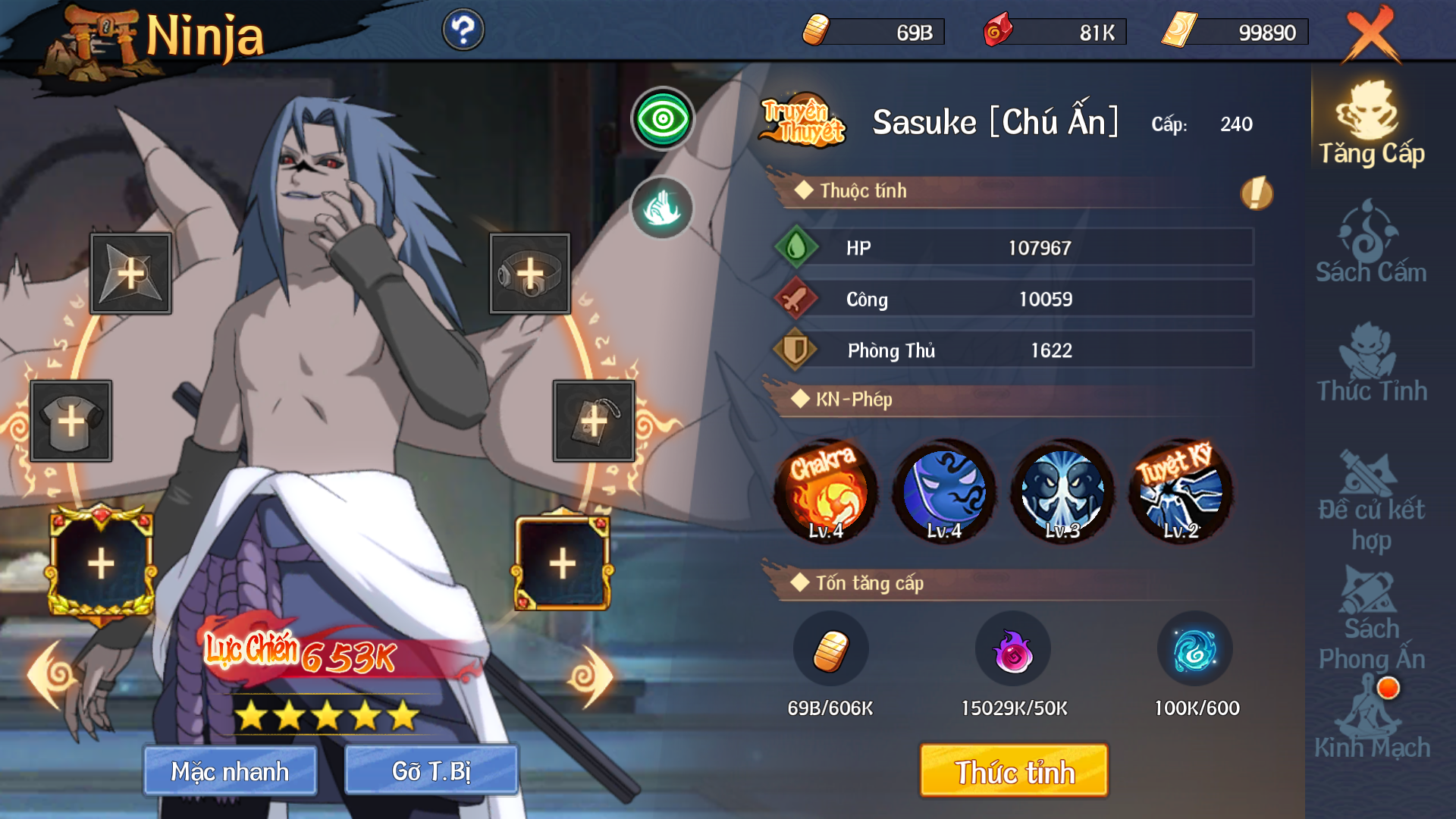Screen dimensions: 1456x819
Task: Open the question mark help button
Action: click(x=463, y=30)
